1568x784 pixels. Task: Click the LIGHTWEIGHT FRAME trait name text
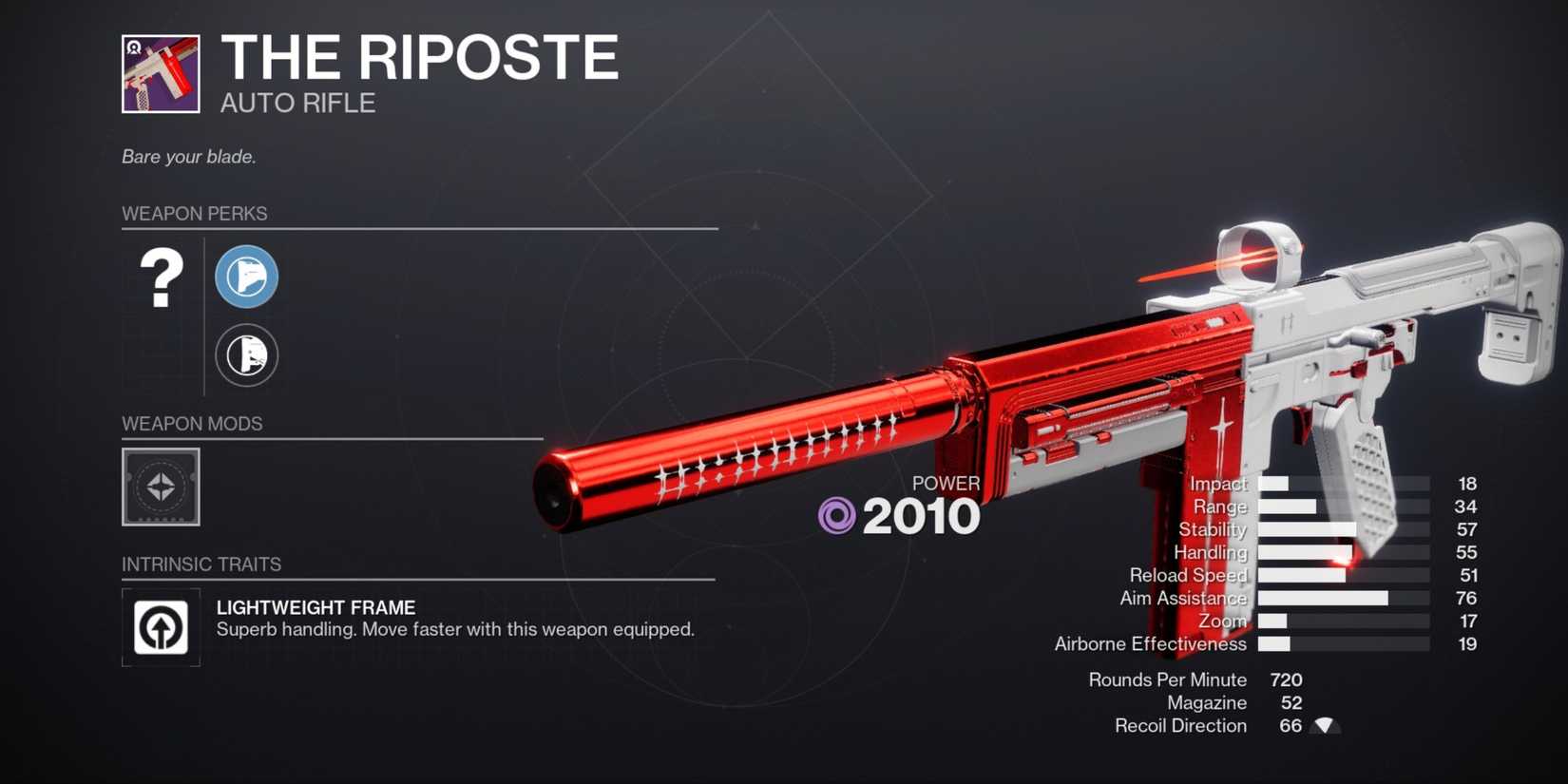(x=316, y=607)
